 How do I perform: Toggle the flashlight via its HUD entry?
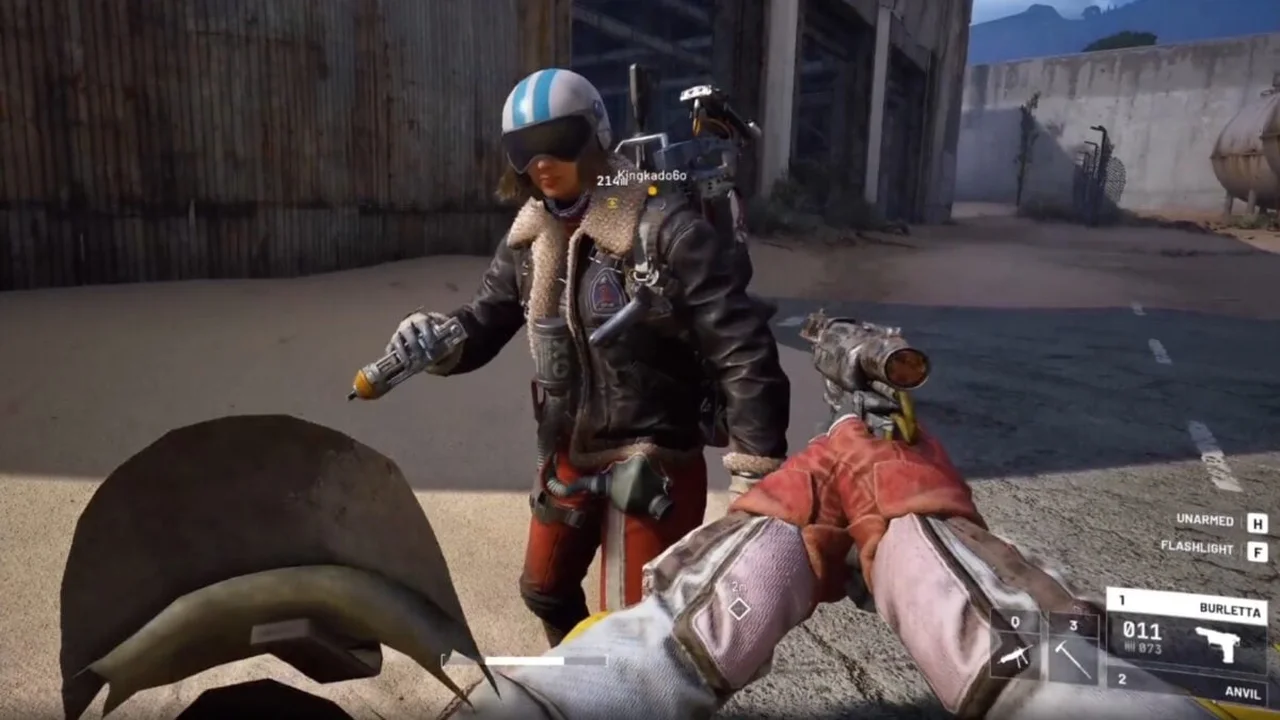coord(1197,547)
